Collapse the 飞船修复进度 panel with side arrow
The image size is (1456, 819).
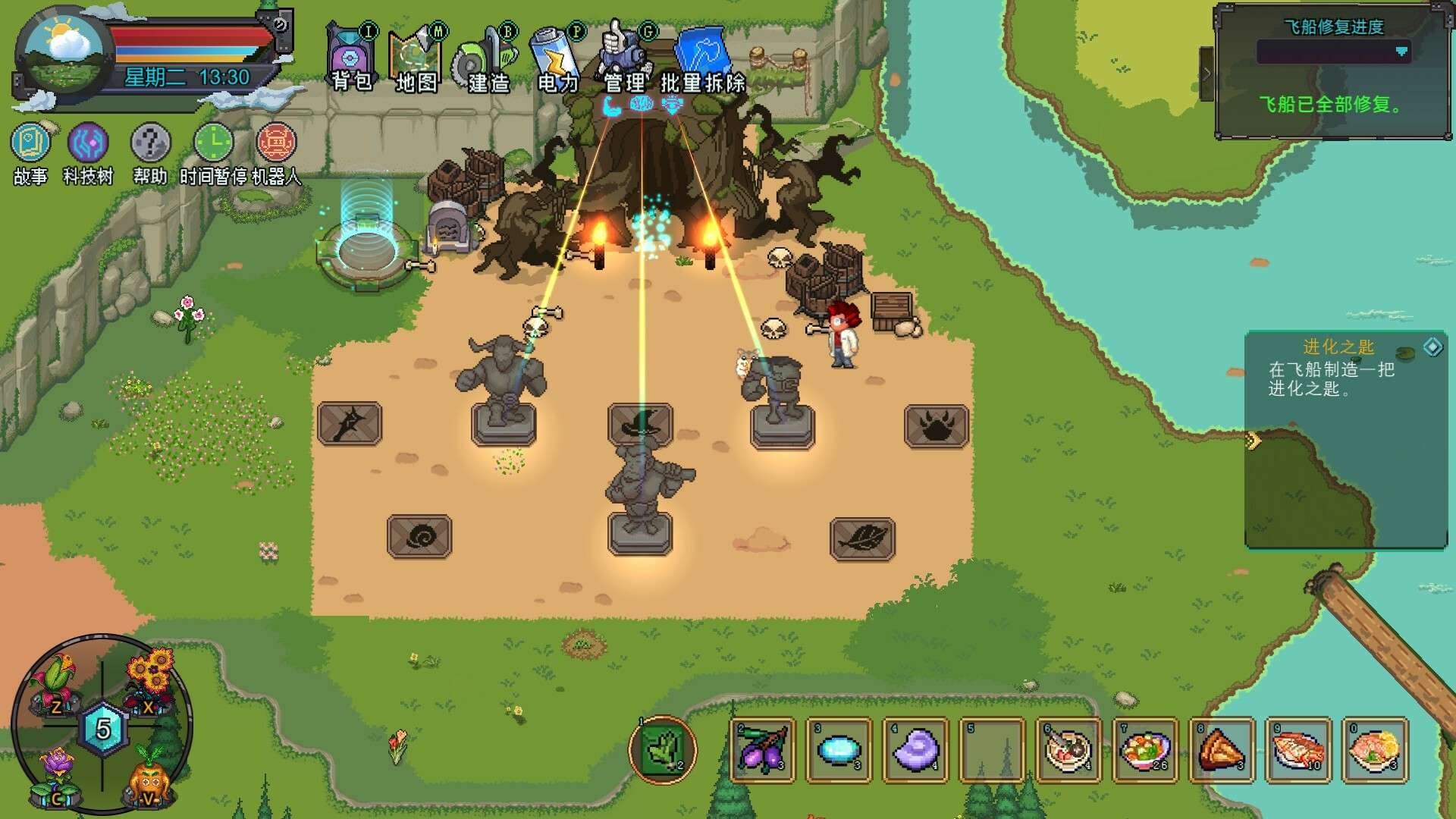click(1207, 74)
